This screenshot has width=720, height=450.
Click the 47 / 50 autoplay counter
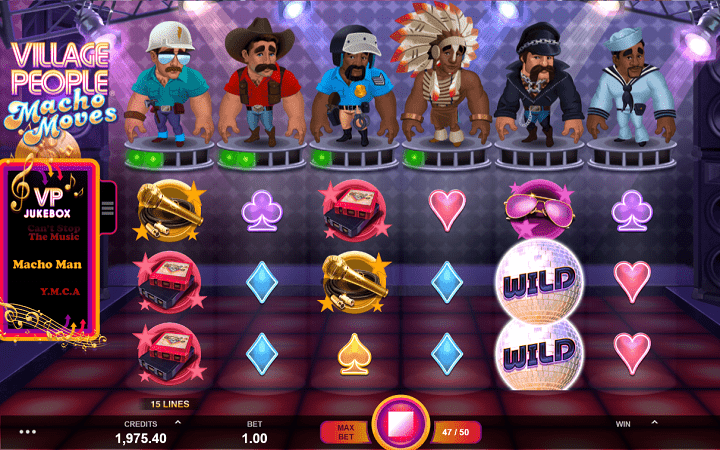[456, 431]
